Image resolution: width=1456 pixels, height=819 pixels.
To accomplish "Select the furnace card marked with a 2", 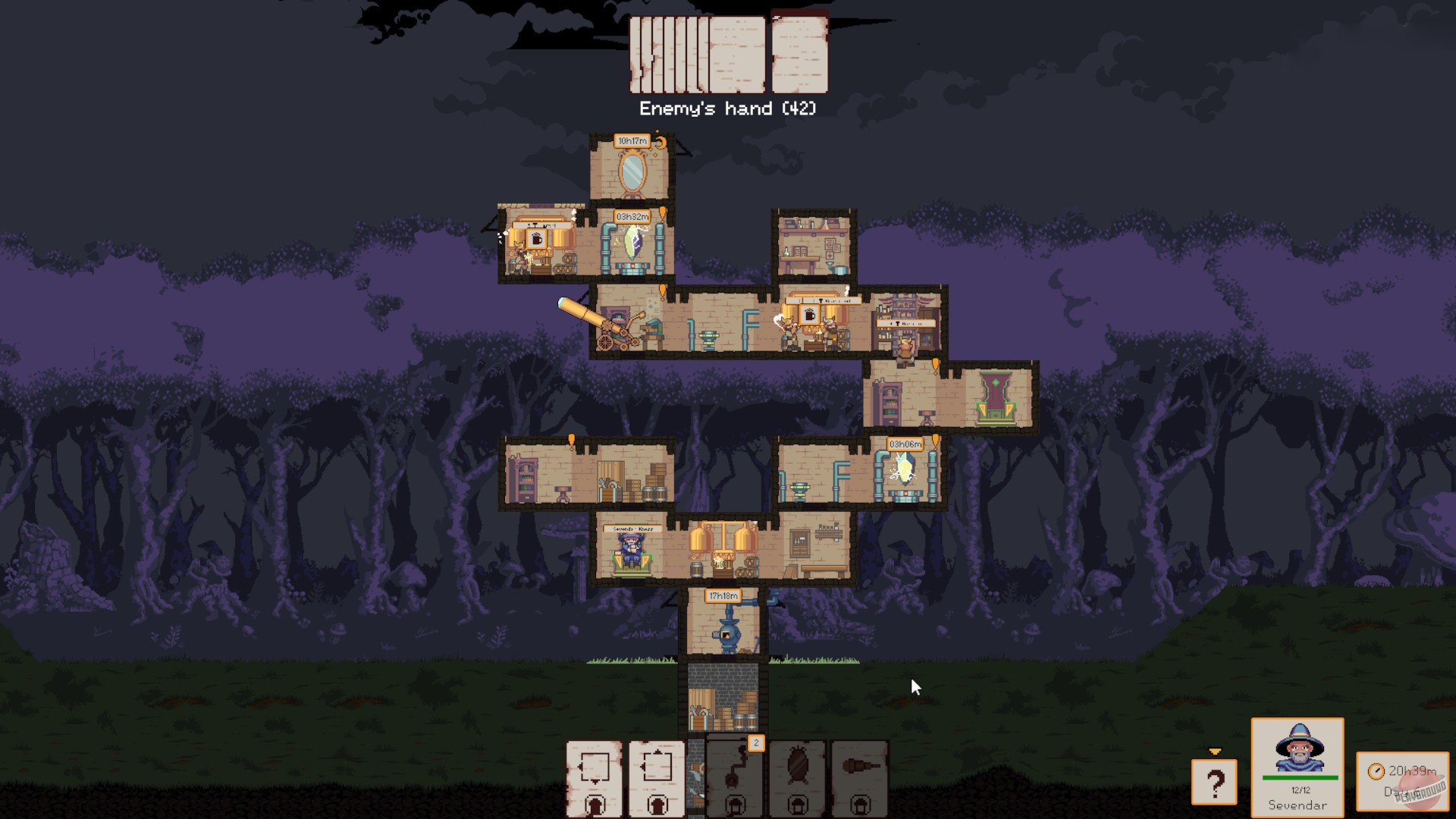I will (733, 781).
